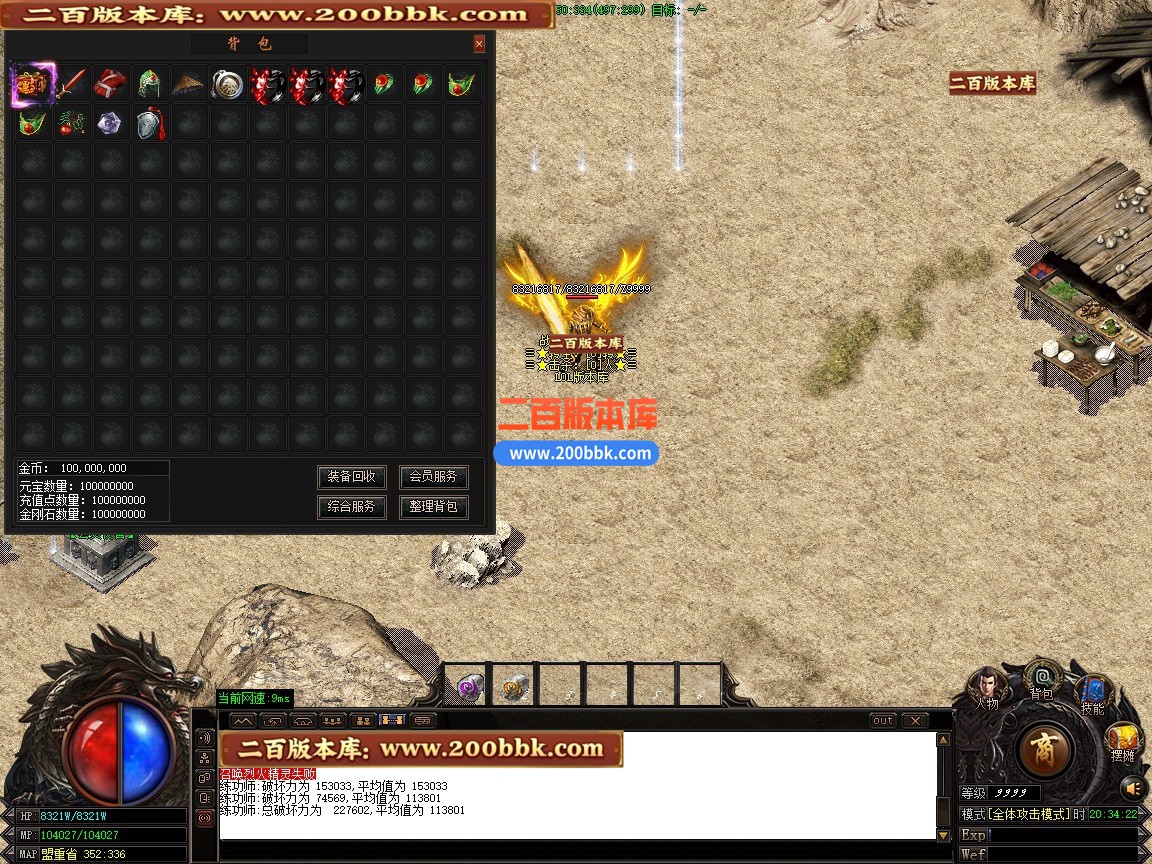
Task: Use the purple scroll in hotbar
Action: tap(469, 687)
